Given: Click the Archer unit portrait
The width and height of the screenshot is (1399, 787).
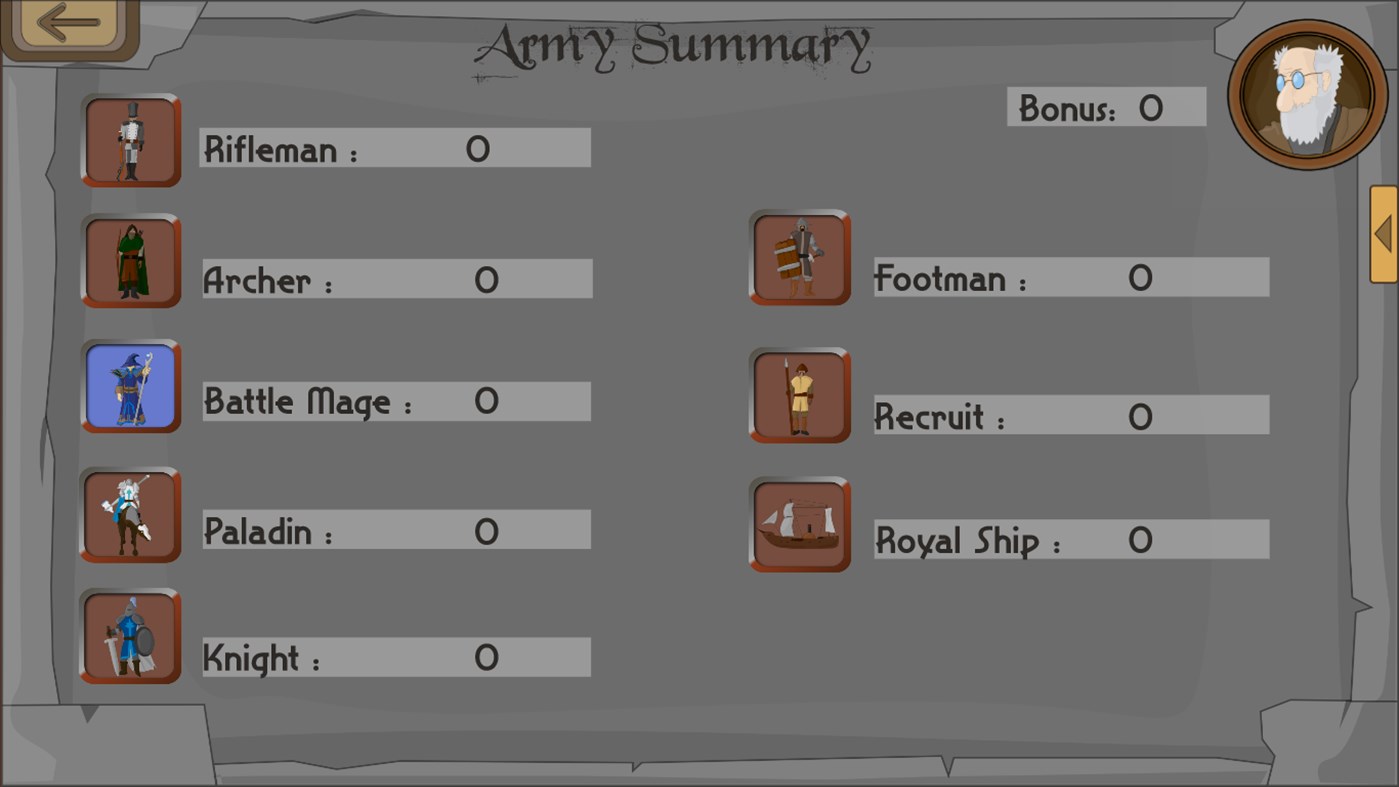Looking at the screenshot, I should 130,261.
